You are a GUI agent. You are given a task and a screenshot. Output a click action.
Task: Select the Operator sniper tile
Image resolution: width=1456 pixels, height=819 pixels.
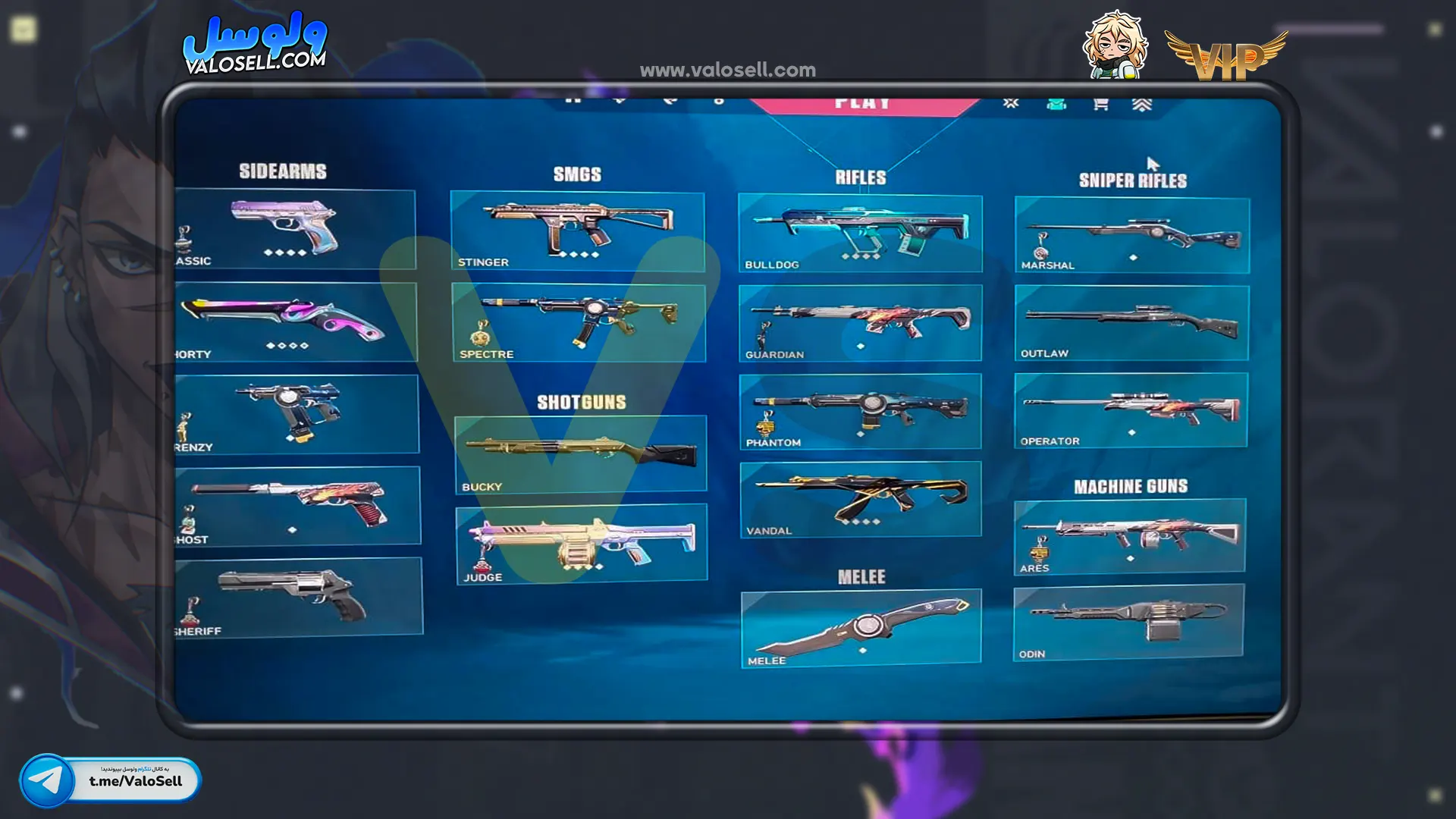pyautogui.click(x=1131, y=410)
